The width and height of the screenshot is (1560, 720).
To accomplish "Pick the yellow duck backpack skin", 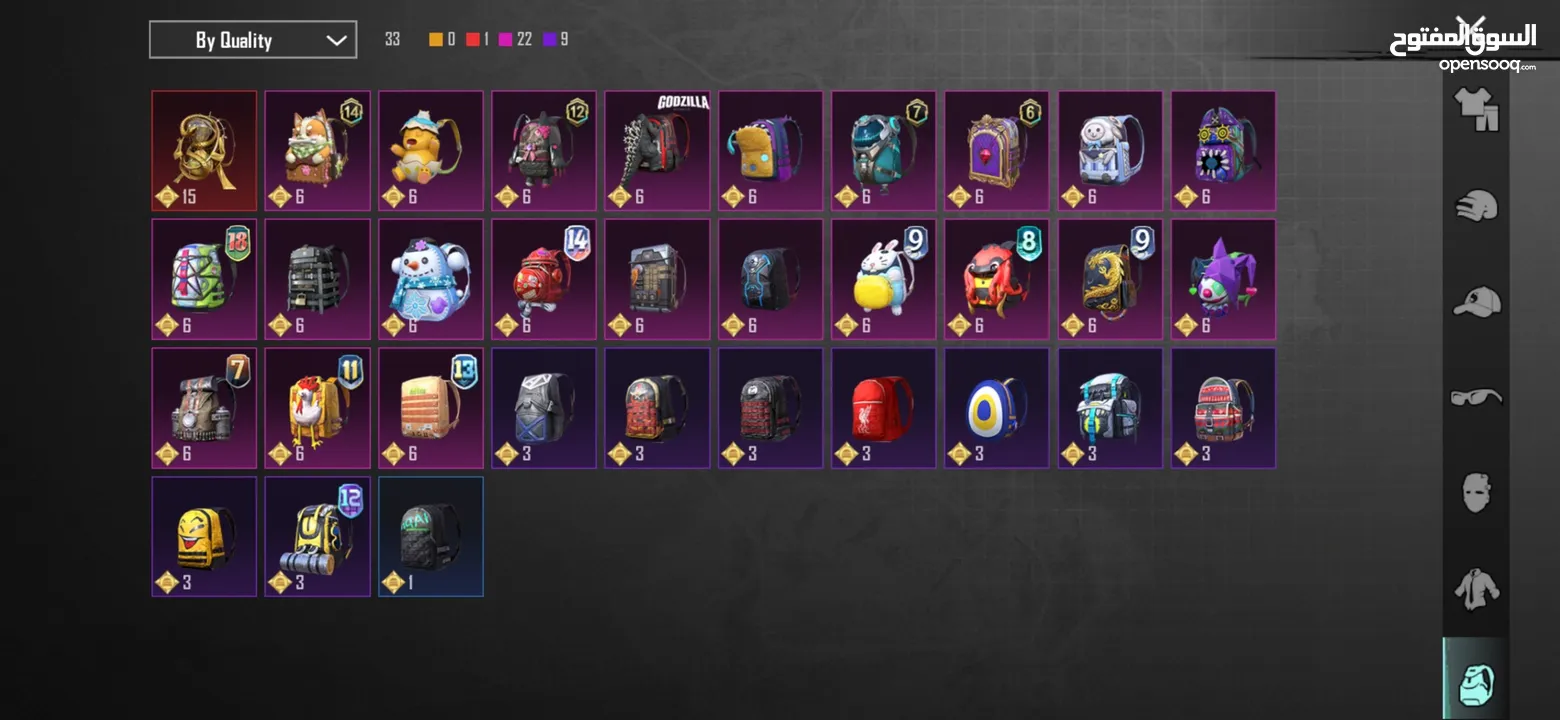I will coord(431,151).
